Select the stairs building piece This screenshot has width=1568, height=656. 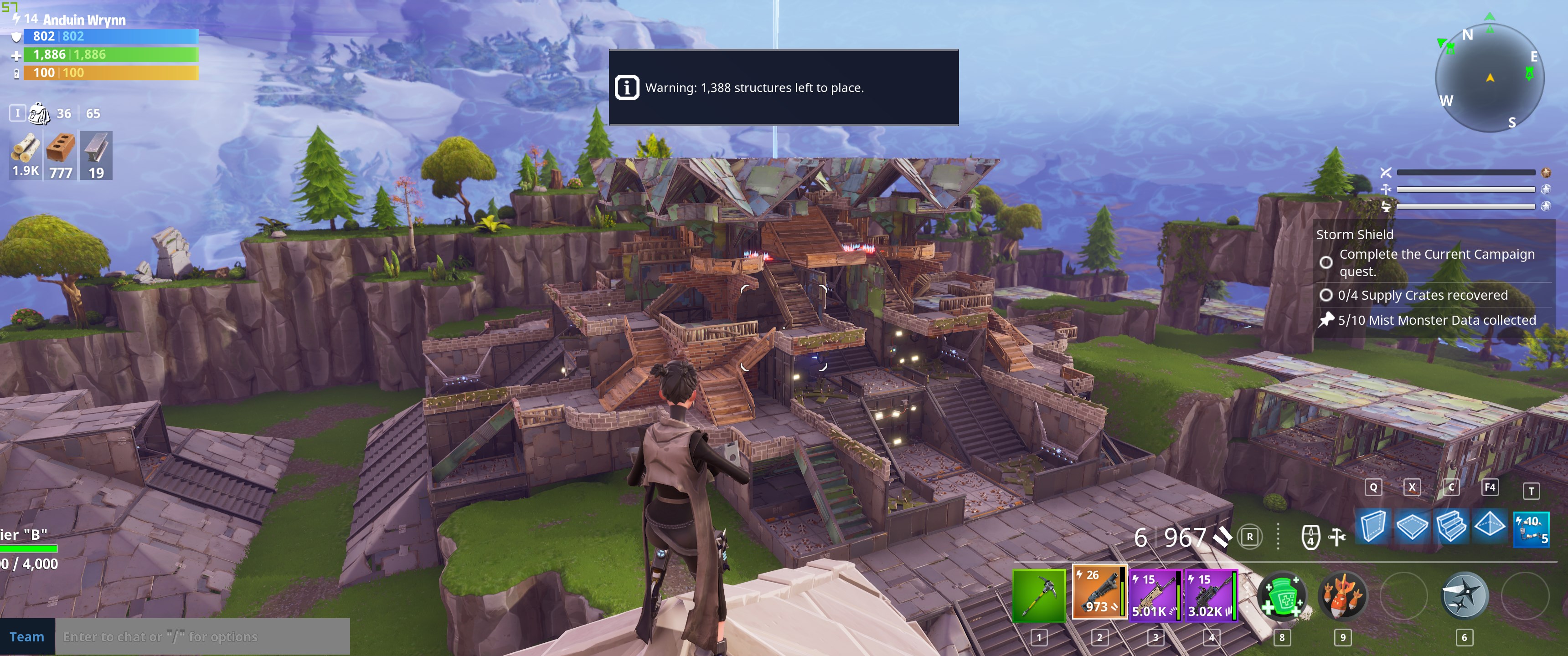[1452, 526]
